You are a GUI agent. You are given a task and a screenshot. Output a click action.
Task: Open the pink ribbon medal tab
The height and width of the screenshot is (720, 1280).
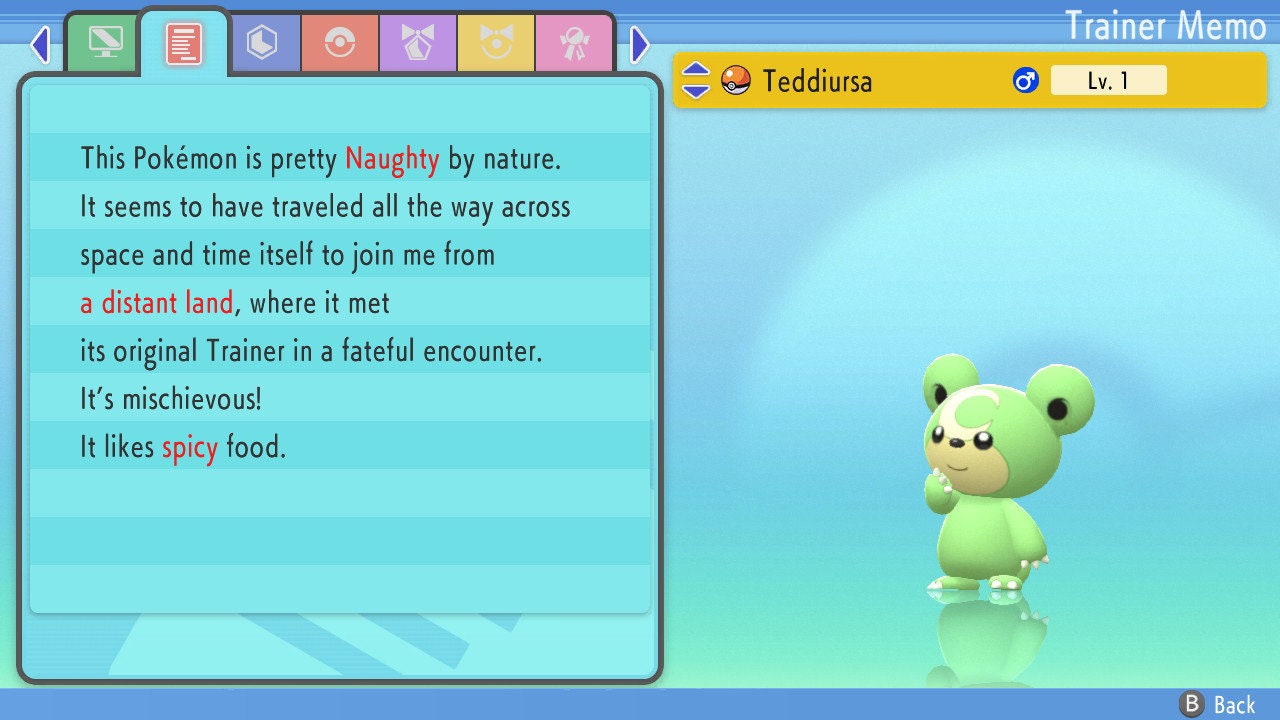(x=573, y=43)
